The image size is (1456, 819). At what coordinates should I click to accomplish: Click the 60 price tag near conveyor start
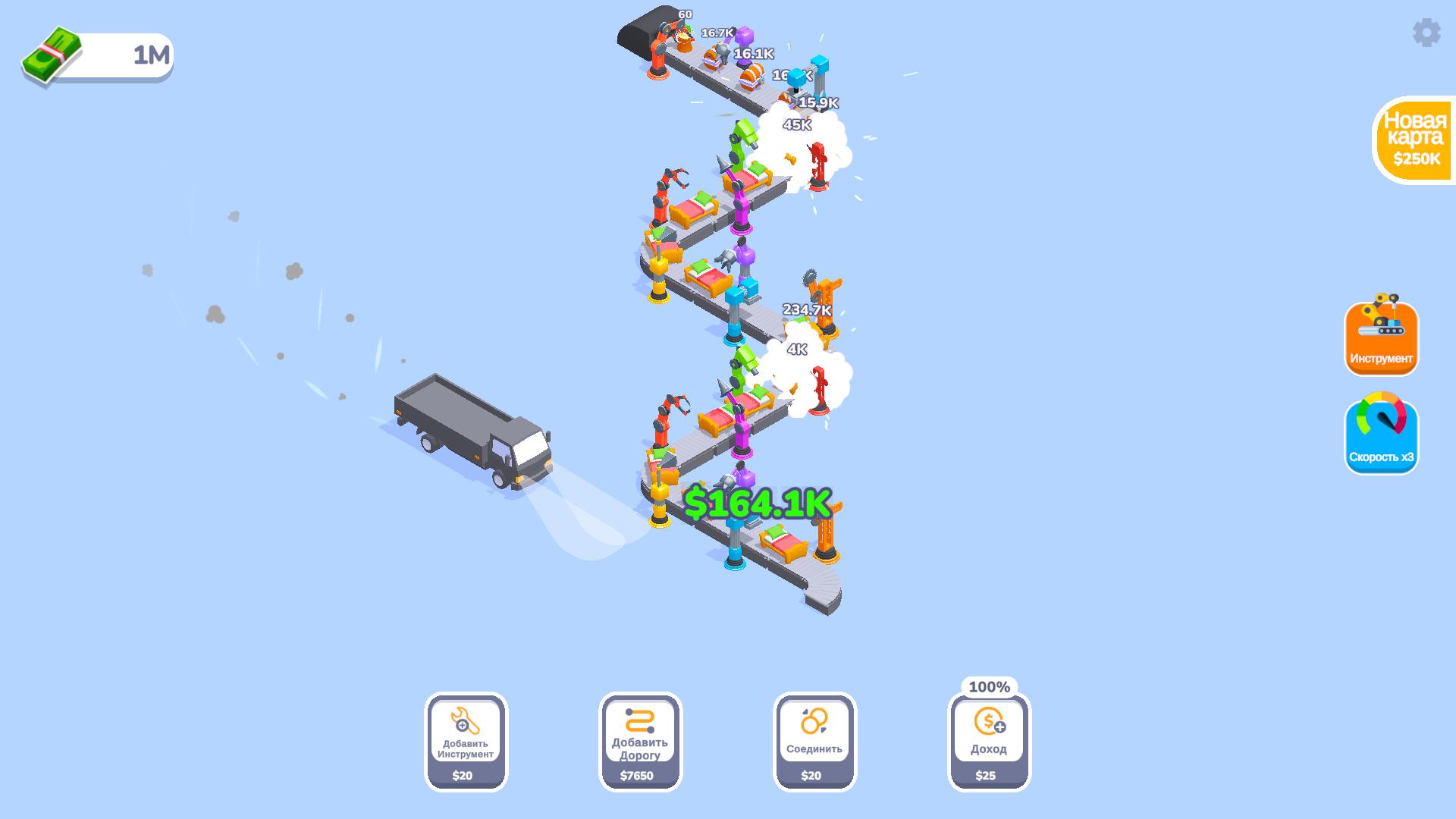tap(685, 14)
